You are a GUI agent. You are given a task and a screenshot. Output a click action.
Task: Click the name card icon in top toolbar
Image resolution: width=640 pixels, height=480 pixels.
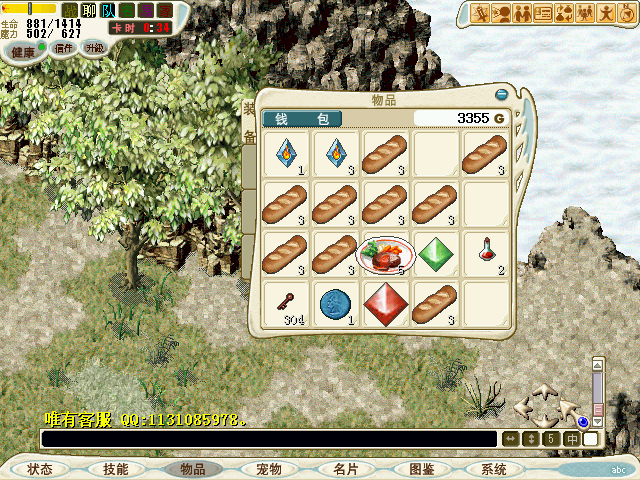coord(544,13)
